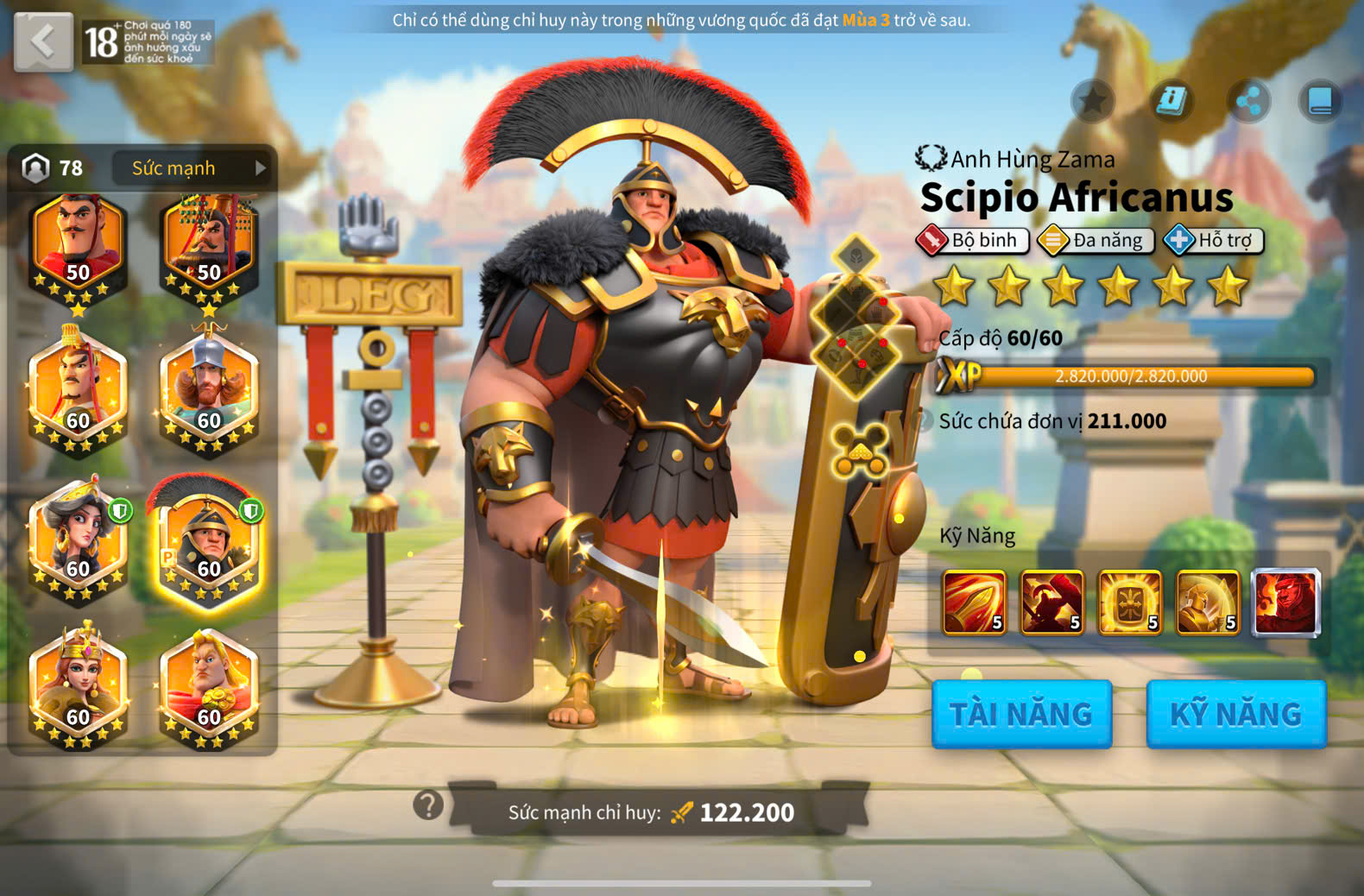
Task: Inspect the red demon face skill
Action: pyautogui.click(x=1285, y=602)
